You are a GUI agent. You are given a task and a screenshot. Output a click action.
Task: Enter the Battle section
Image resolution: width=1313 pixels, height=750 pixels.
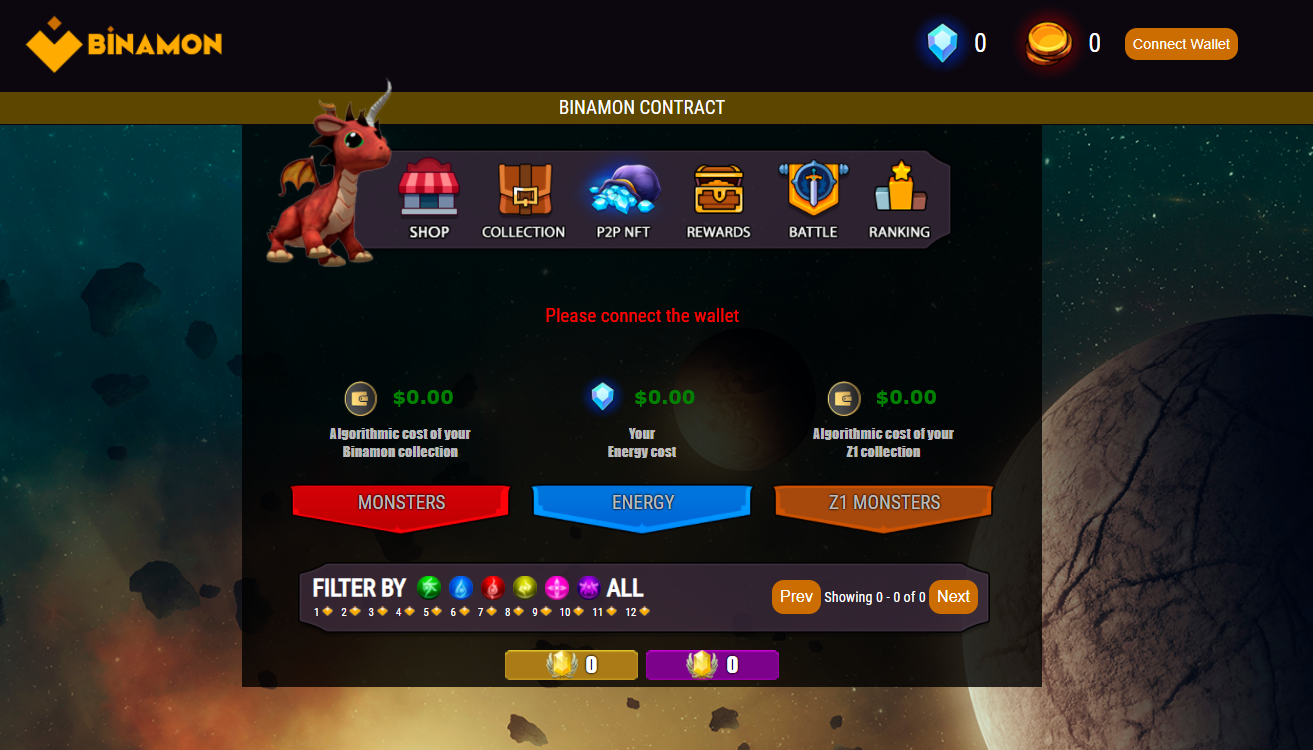pyautogui.click(x=813, y=200)
